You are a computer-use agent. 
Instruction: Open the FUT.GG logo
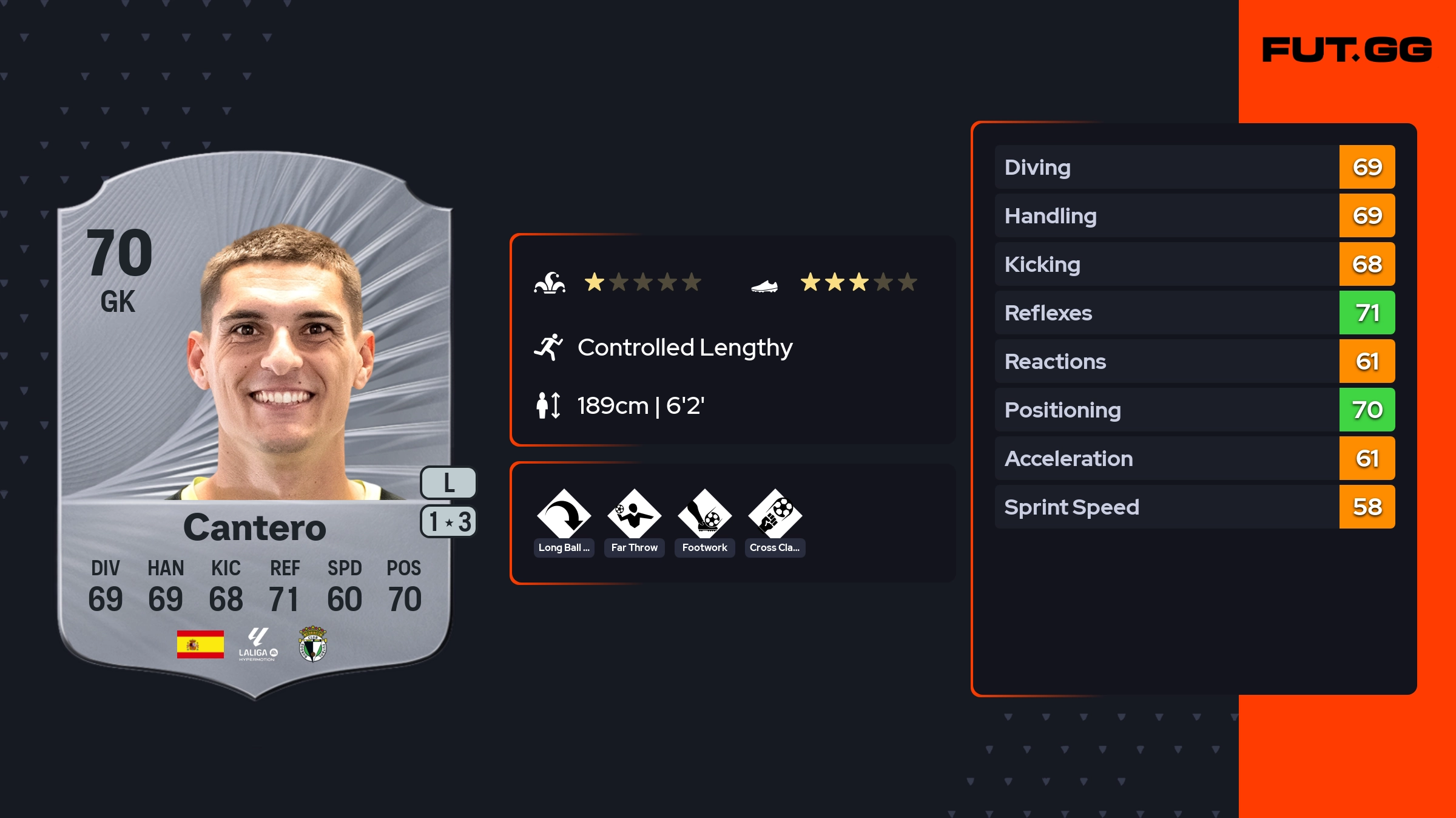tap(1347, 50)
